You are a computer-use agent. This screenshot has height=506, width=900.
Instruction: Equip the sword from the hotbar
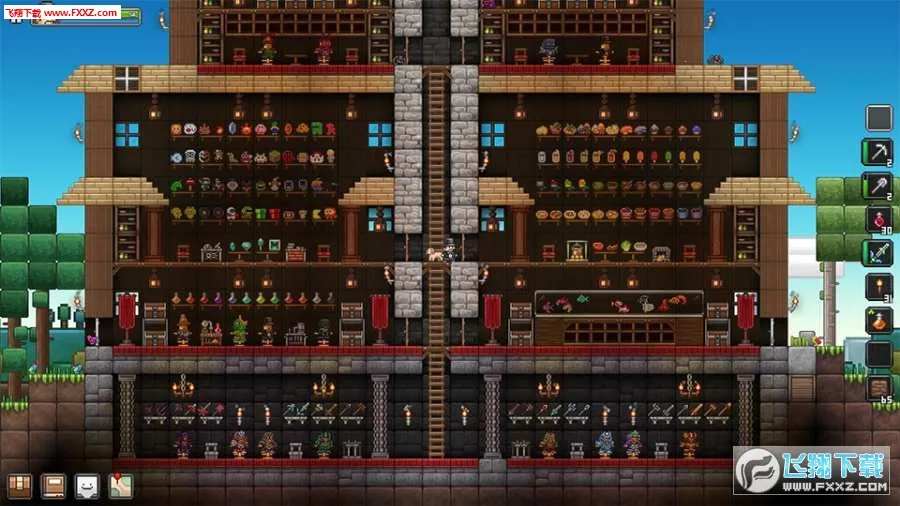click(878, 252)
